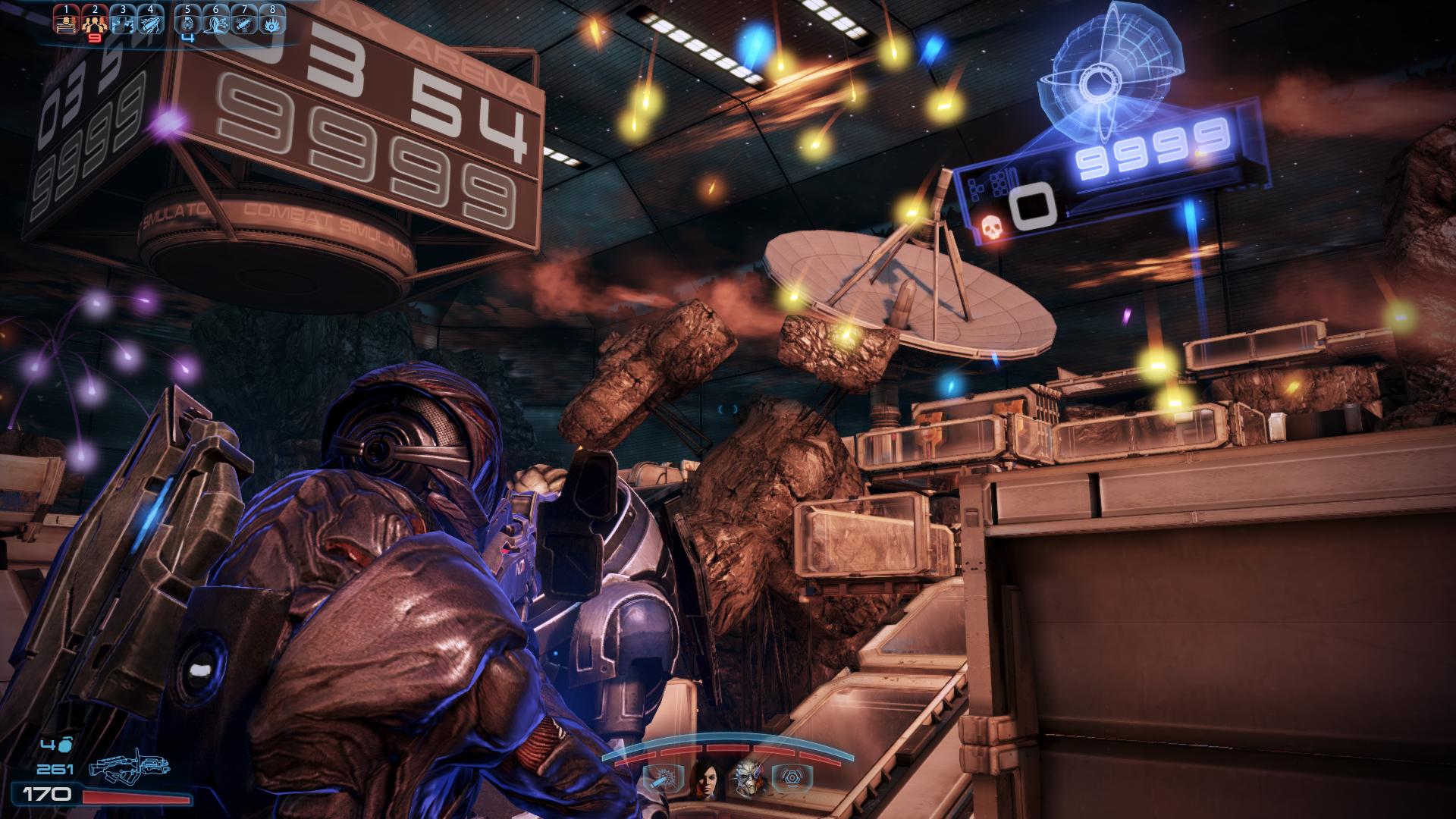Screen dimensions: 1456x819
Task: Use the squad power in slot 2
Action: [94, 22]
